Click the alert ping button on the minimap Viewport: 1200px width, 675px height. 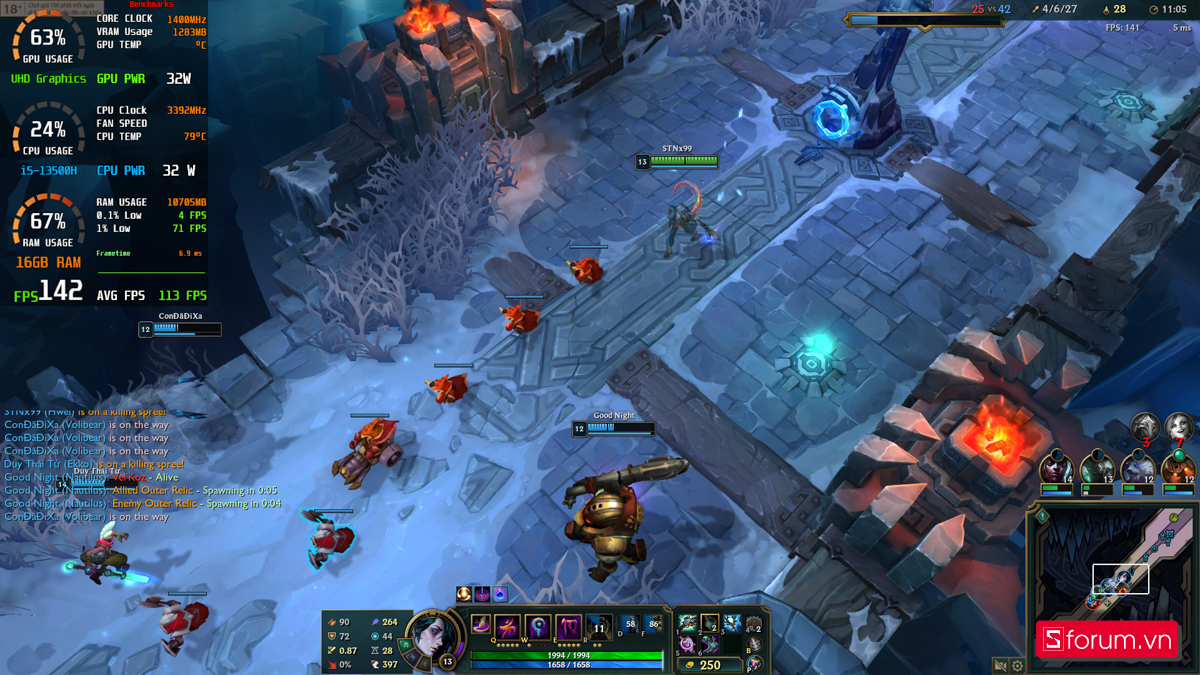click(1041, 516)
